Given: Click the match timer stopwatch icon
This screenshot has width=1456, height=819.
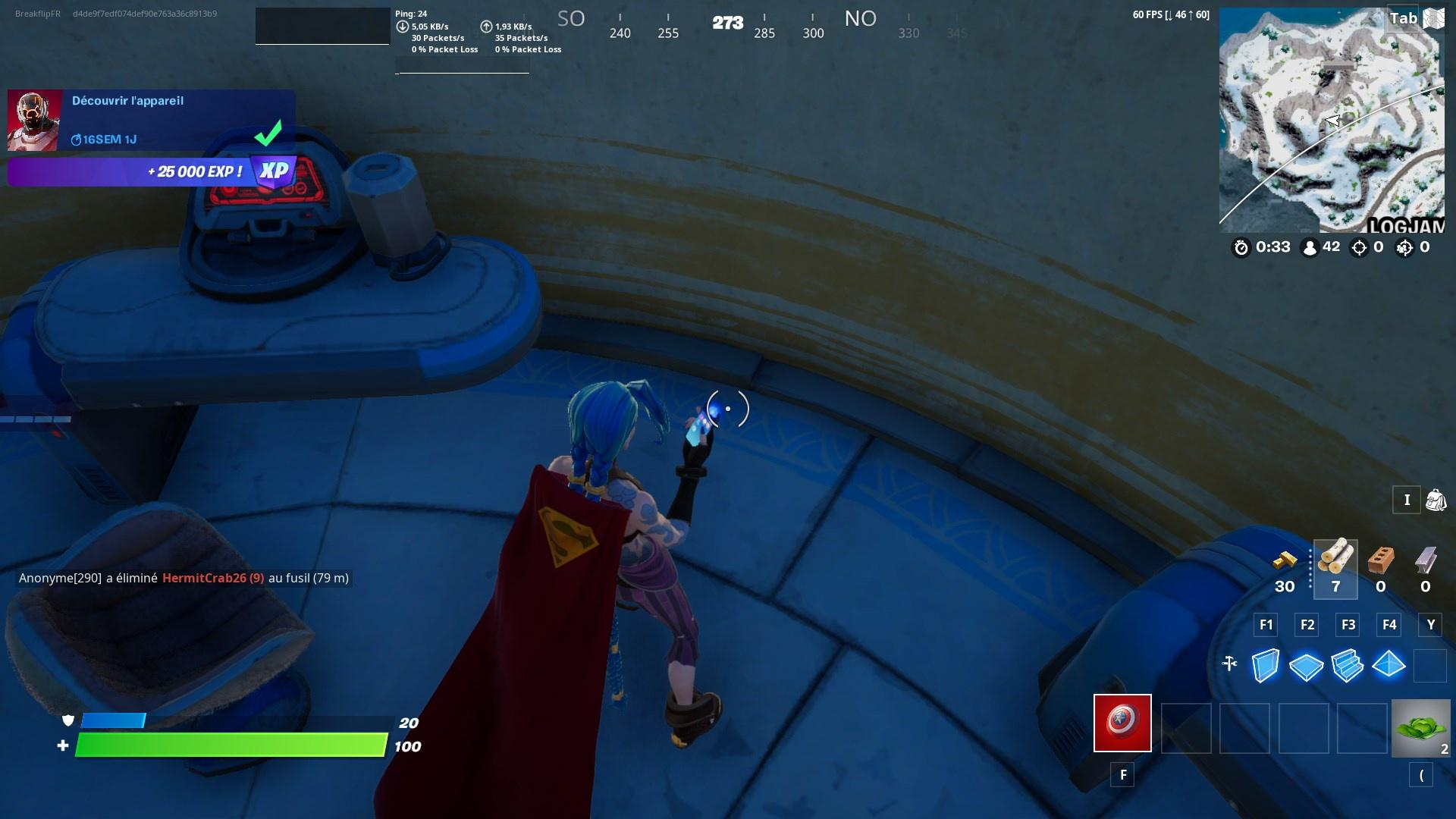Looking at the screenshot, I should tap(1242, 246).
